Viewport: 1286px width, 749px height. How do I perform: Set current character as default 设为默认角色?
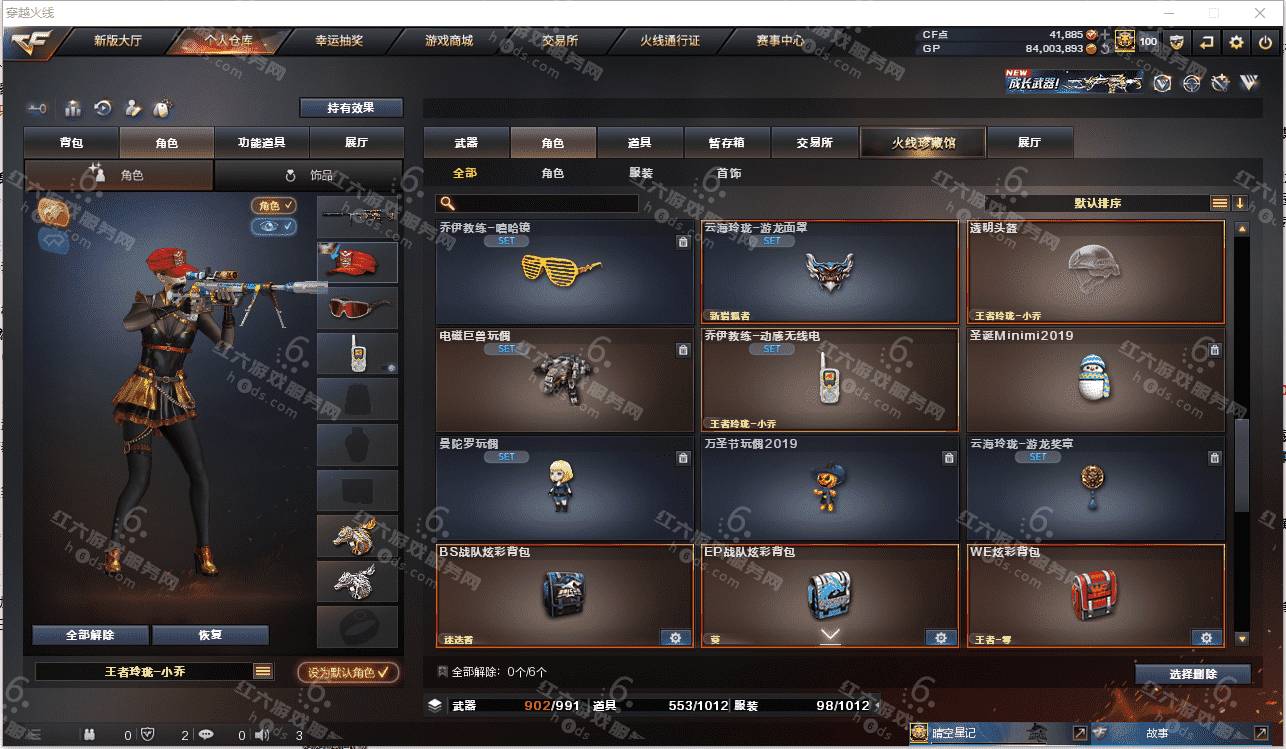pos(348,672)
